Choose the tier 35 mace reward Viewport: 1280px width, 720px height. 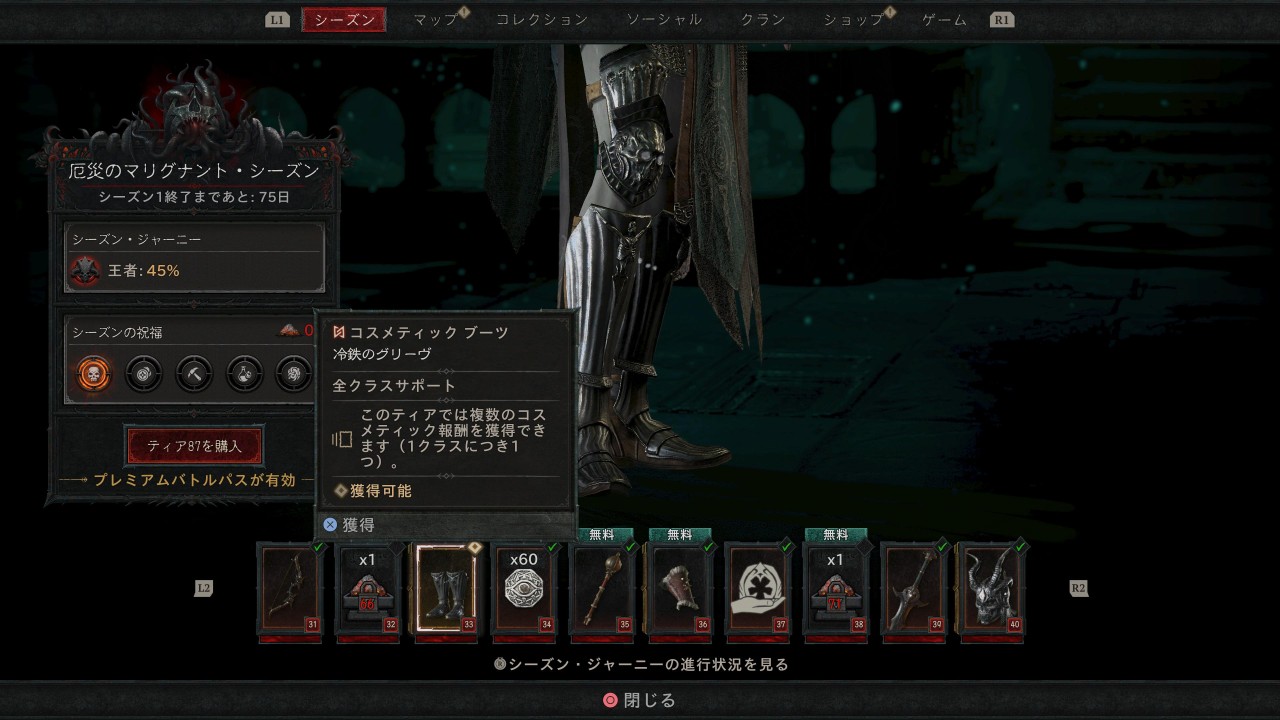point(602,589)
